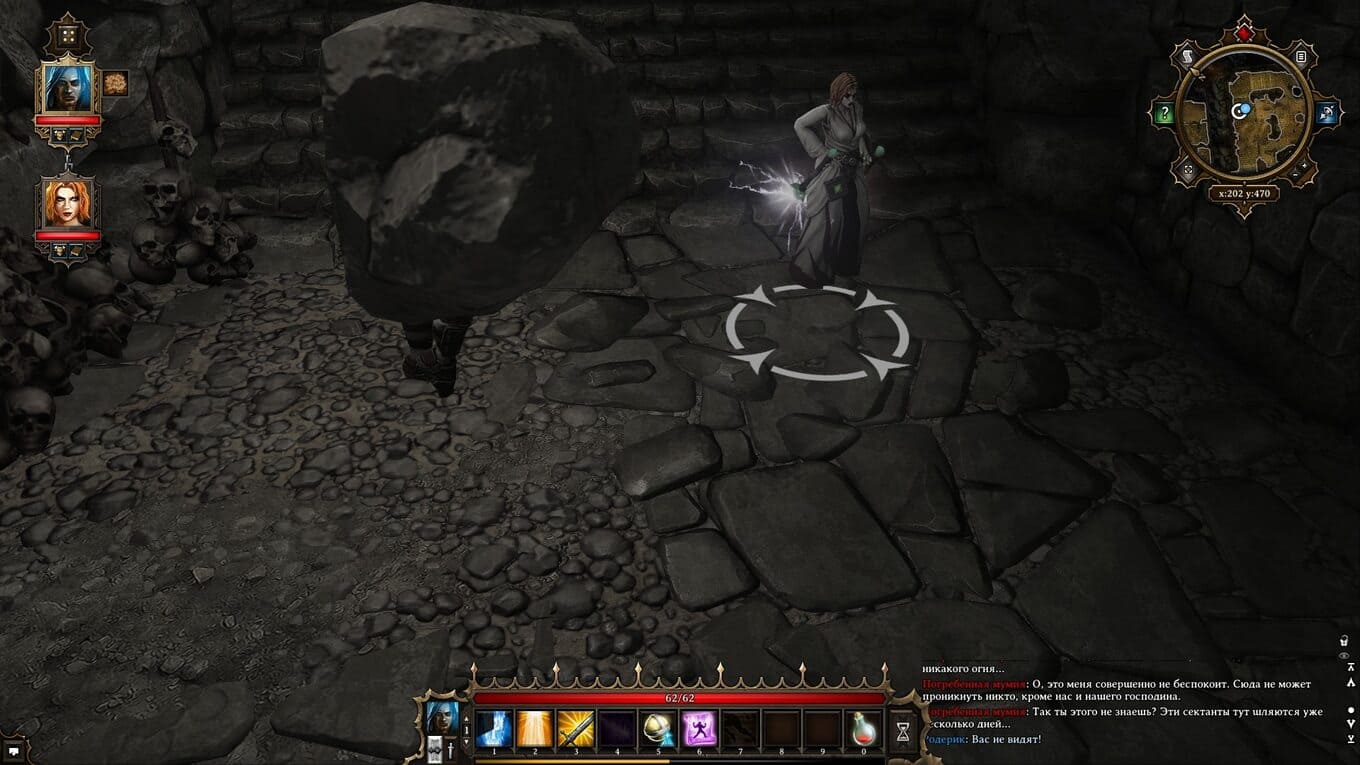
Task: Use the purple scroll in slot 6
Action: tap(699, 729)
